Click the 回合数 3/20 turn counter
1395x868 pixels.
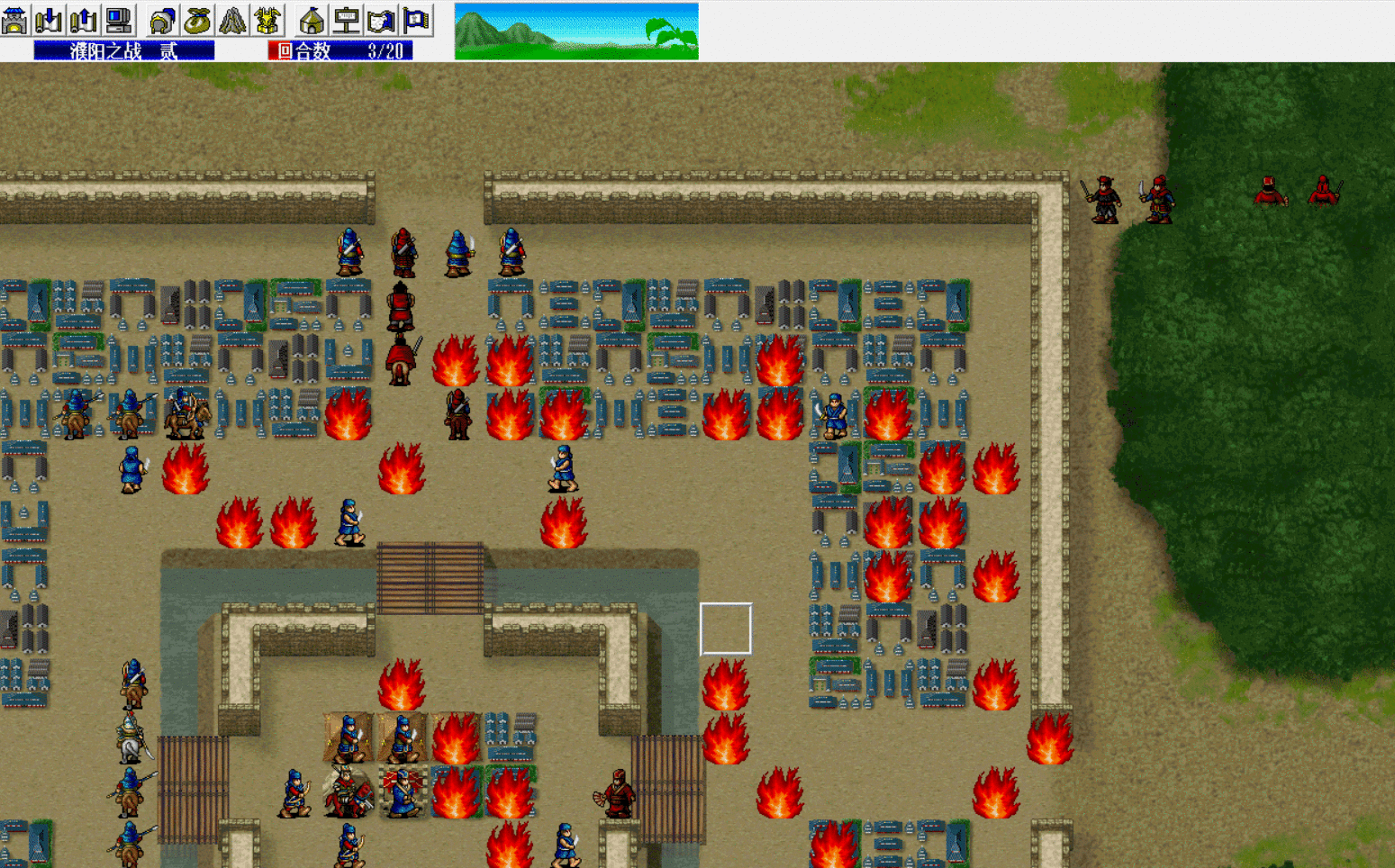click(338, 50)
